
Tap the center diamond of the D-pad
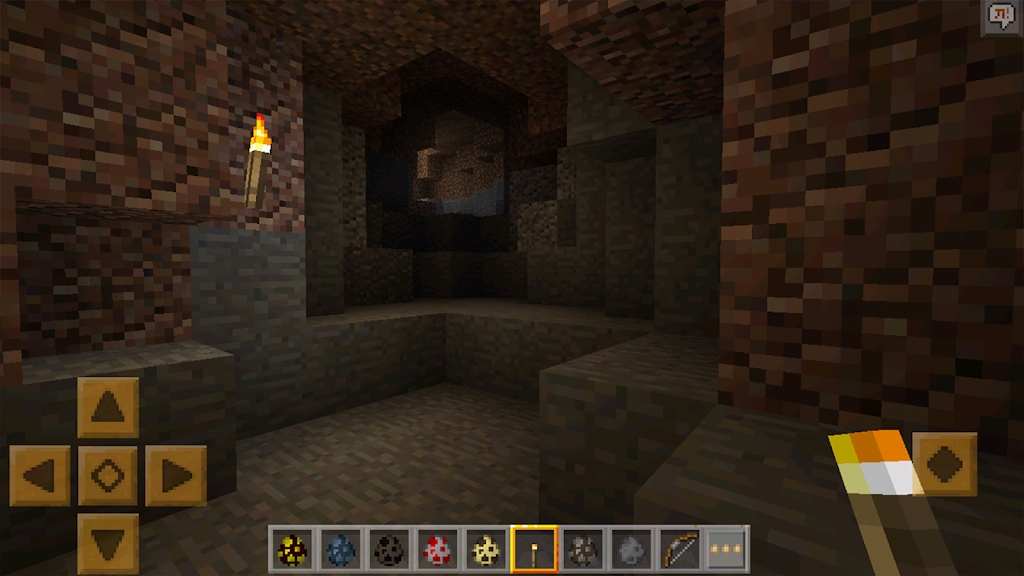coord(108,475)
